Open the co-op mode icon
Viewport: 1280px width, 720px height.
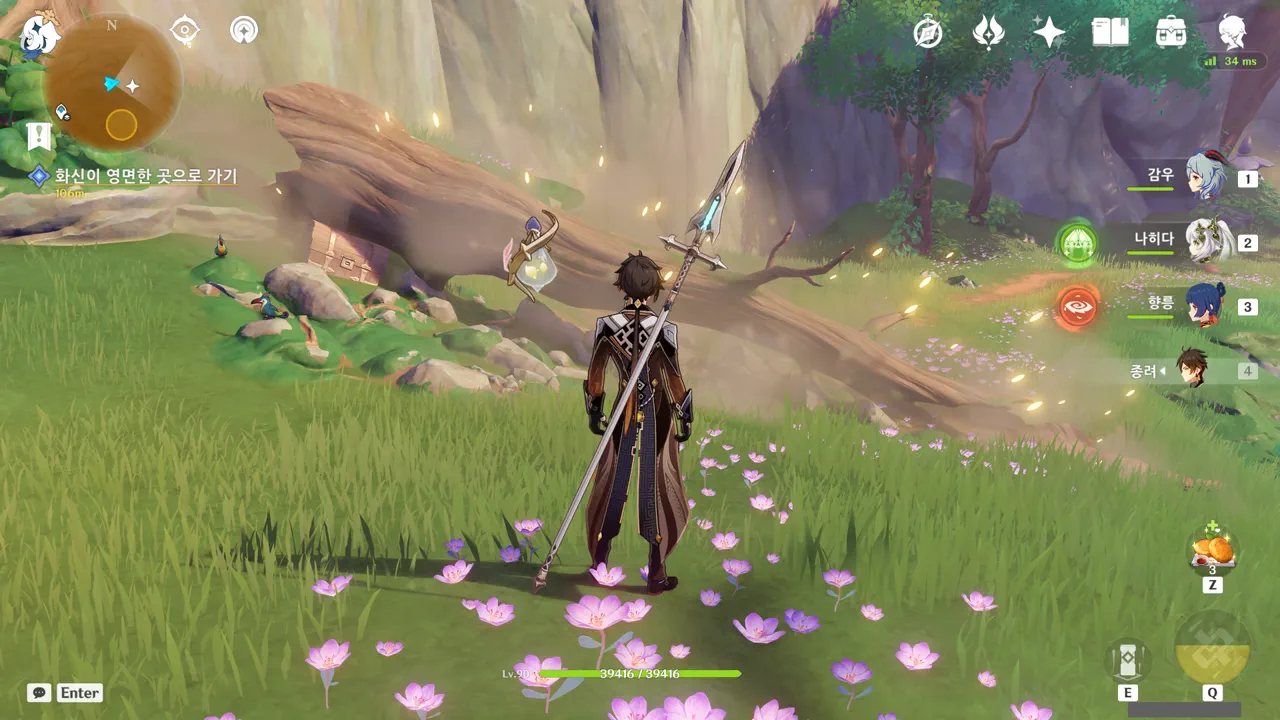(x=243, y=30)
